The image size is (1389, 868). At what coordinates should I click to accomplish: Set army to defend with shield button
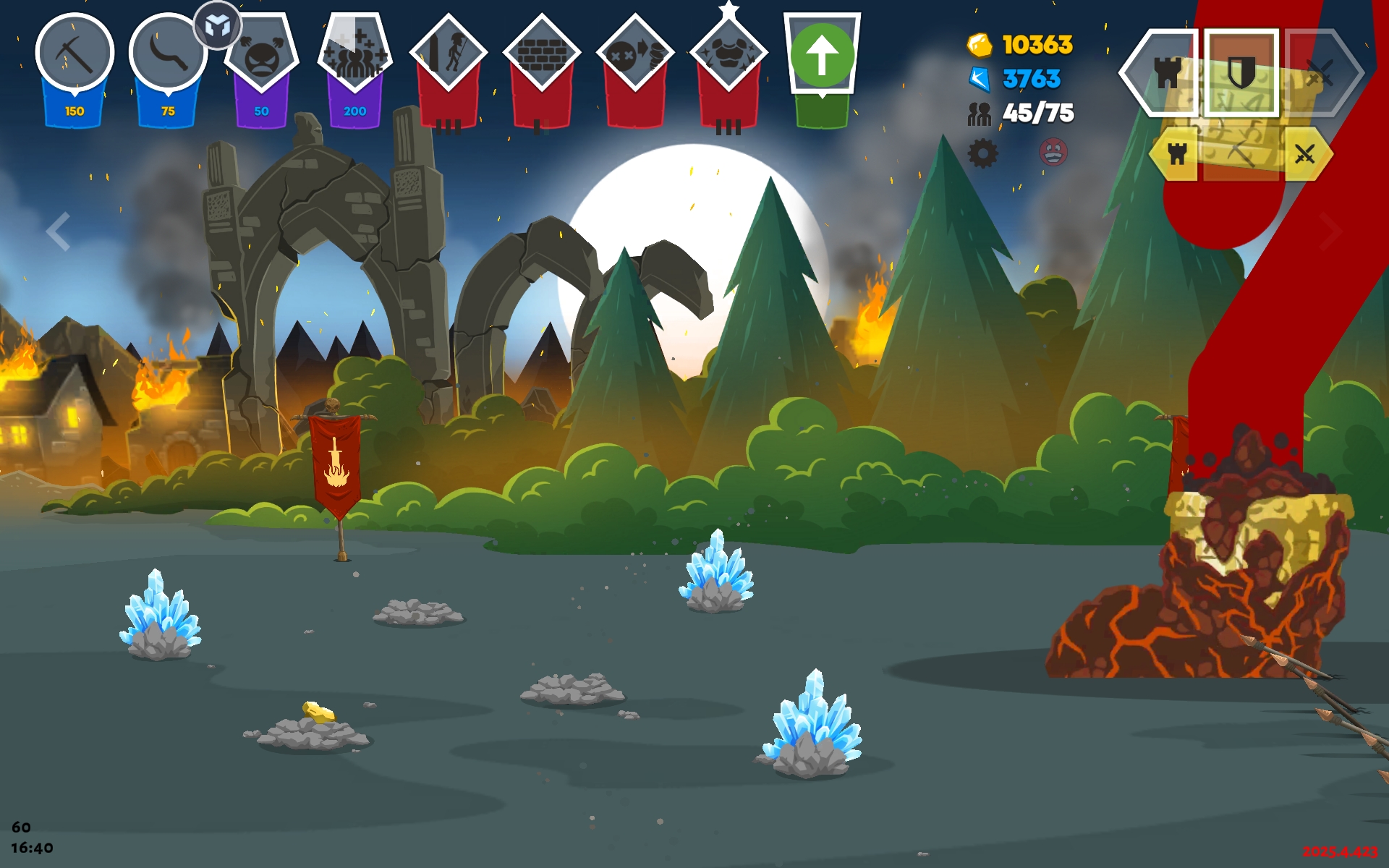pos(1241,72)
